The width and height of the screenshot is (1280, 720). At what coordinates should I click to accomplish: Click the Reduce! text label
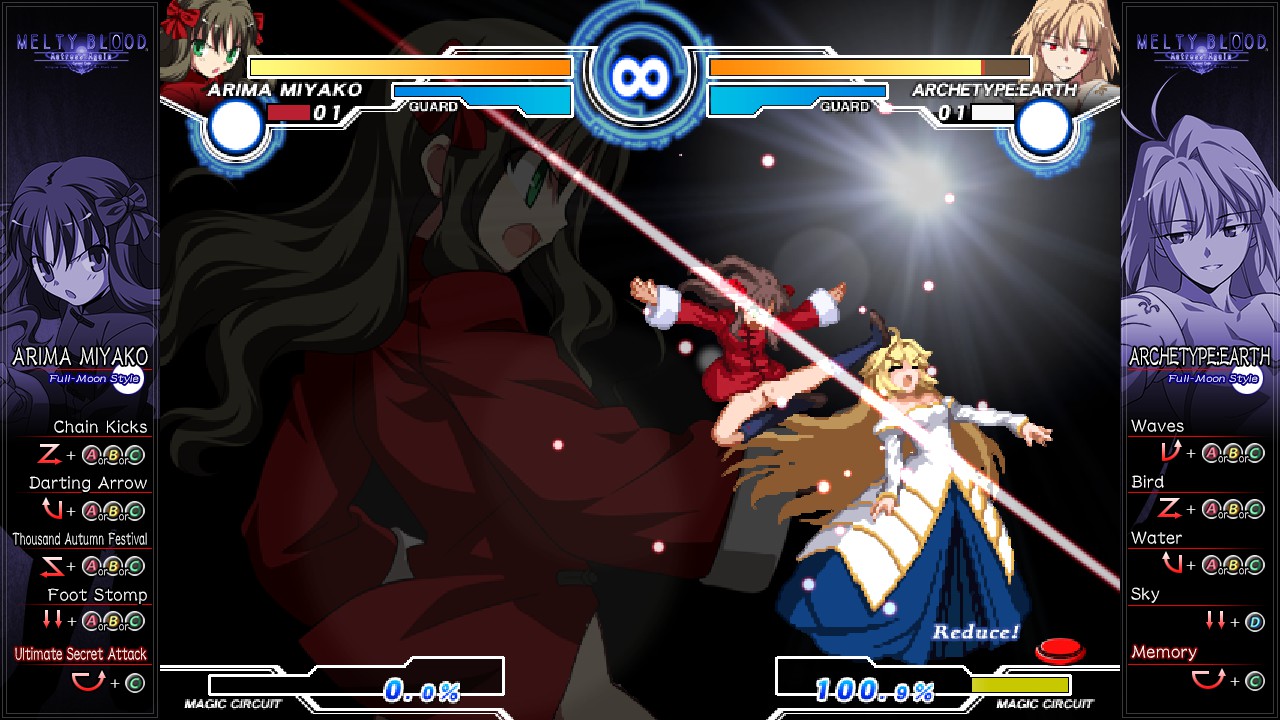point(975,631)
